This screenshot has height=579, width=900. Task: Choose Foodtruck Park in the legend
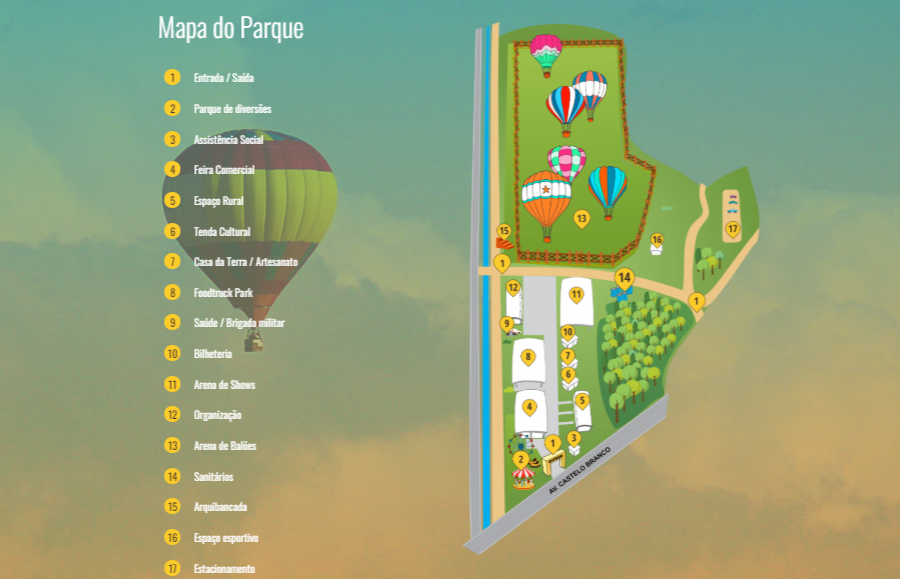(x=223, y=293)
